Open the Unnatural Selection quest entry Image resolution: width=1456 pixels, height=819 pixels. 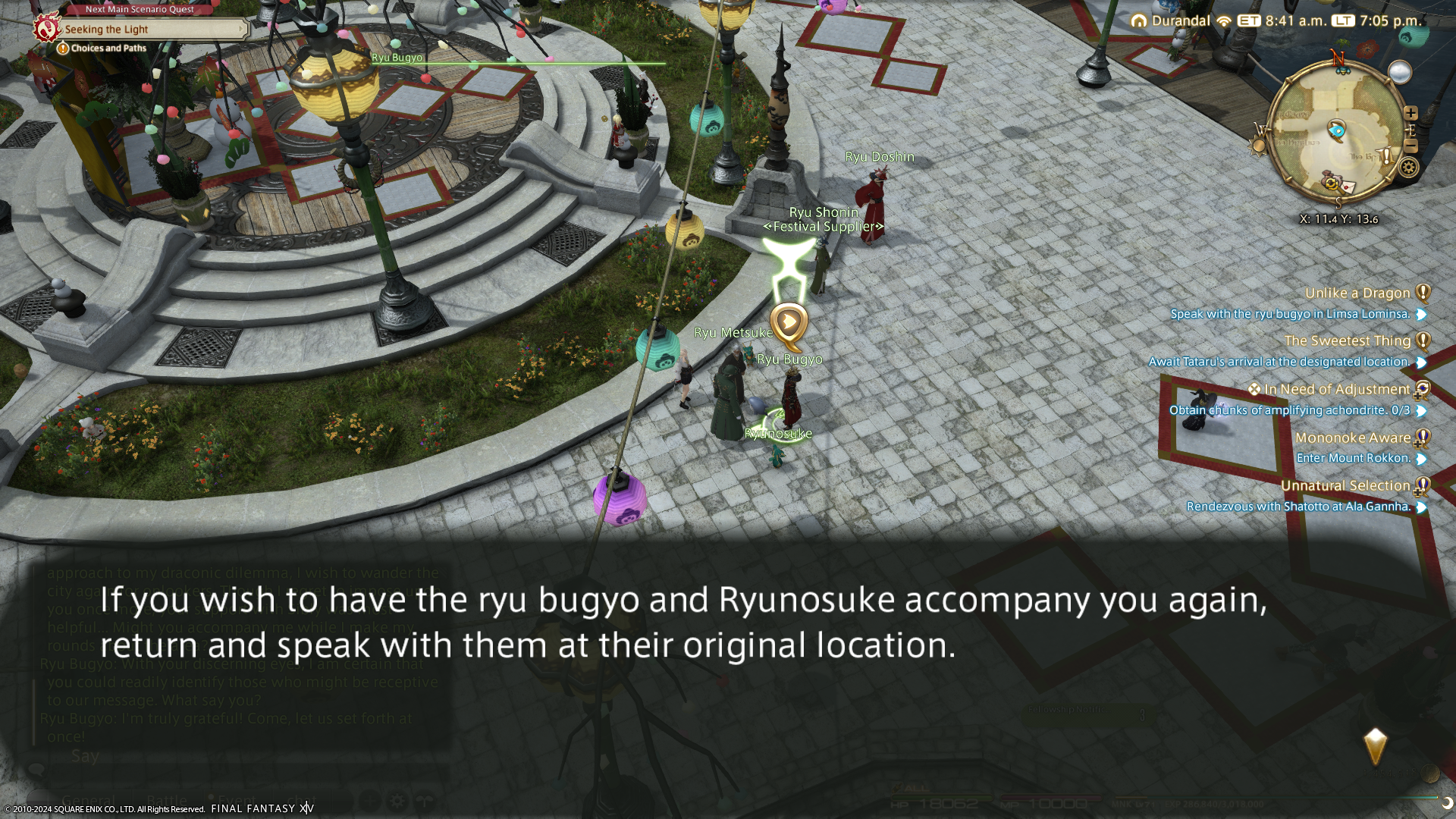pos(1345,486)
